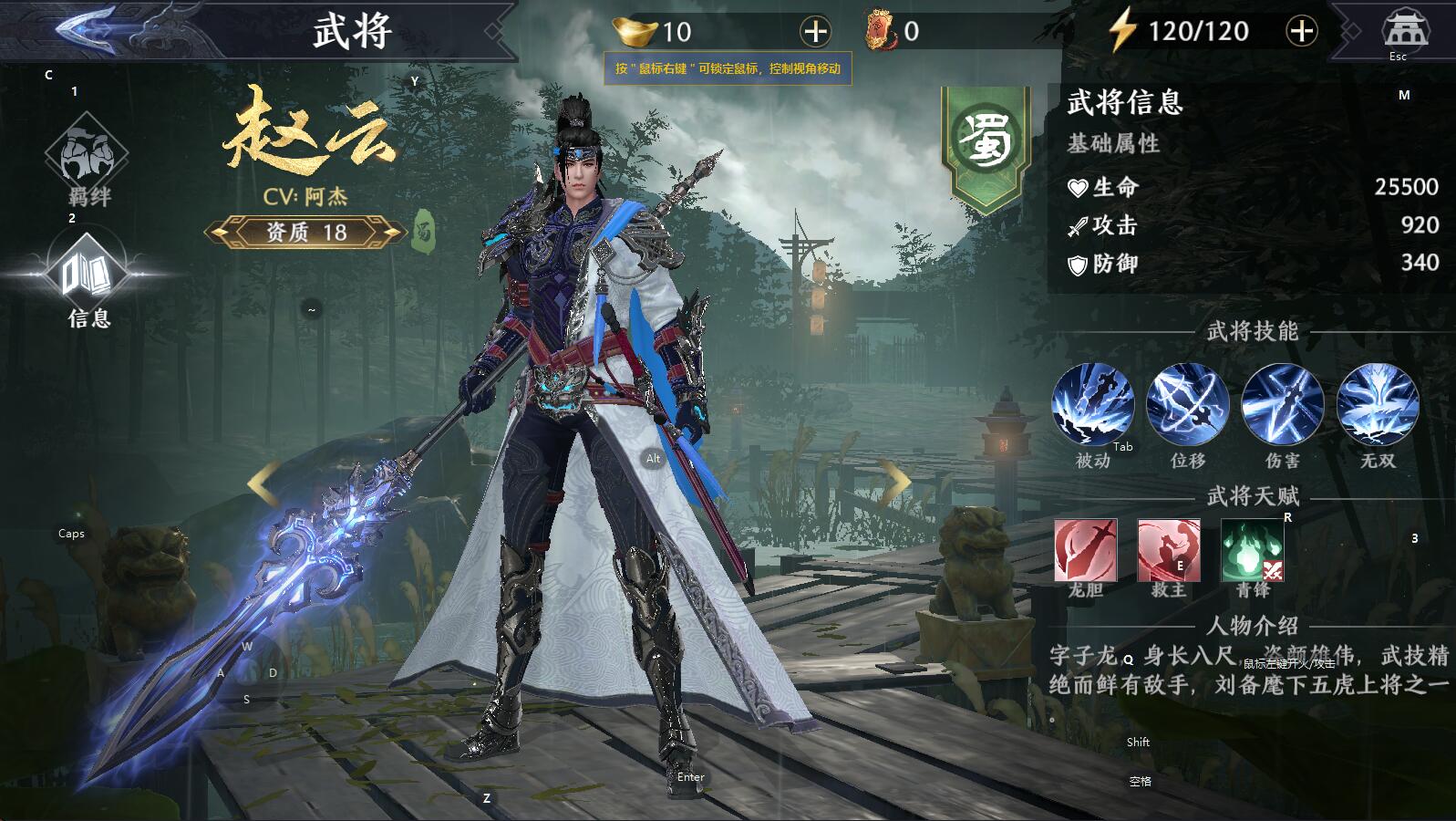Open the 羁绊 bonds tab
1456x821 pixels.
point(88,155)
